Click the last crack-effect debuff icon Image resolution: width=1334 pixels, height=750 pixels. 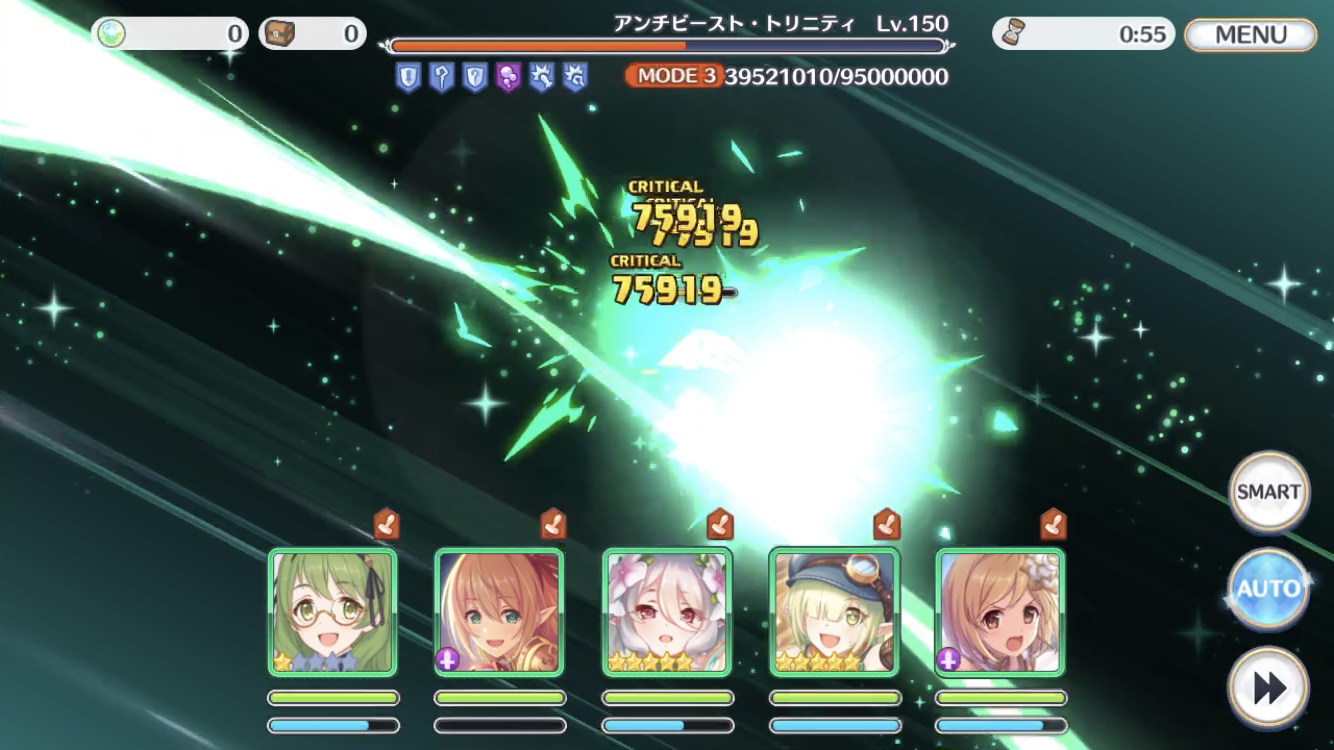pos(575,77)
